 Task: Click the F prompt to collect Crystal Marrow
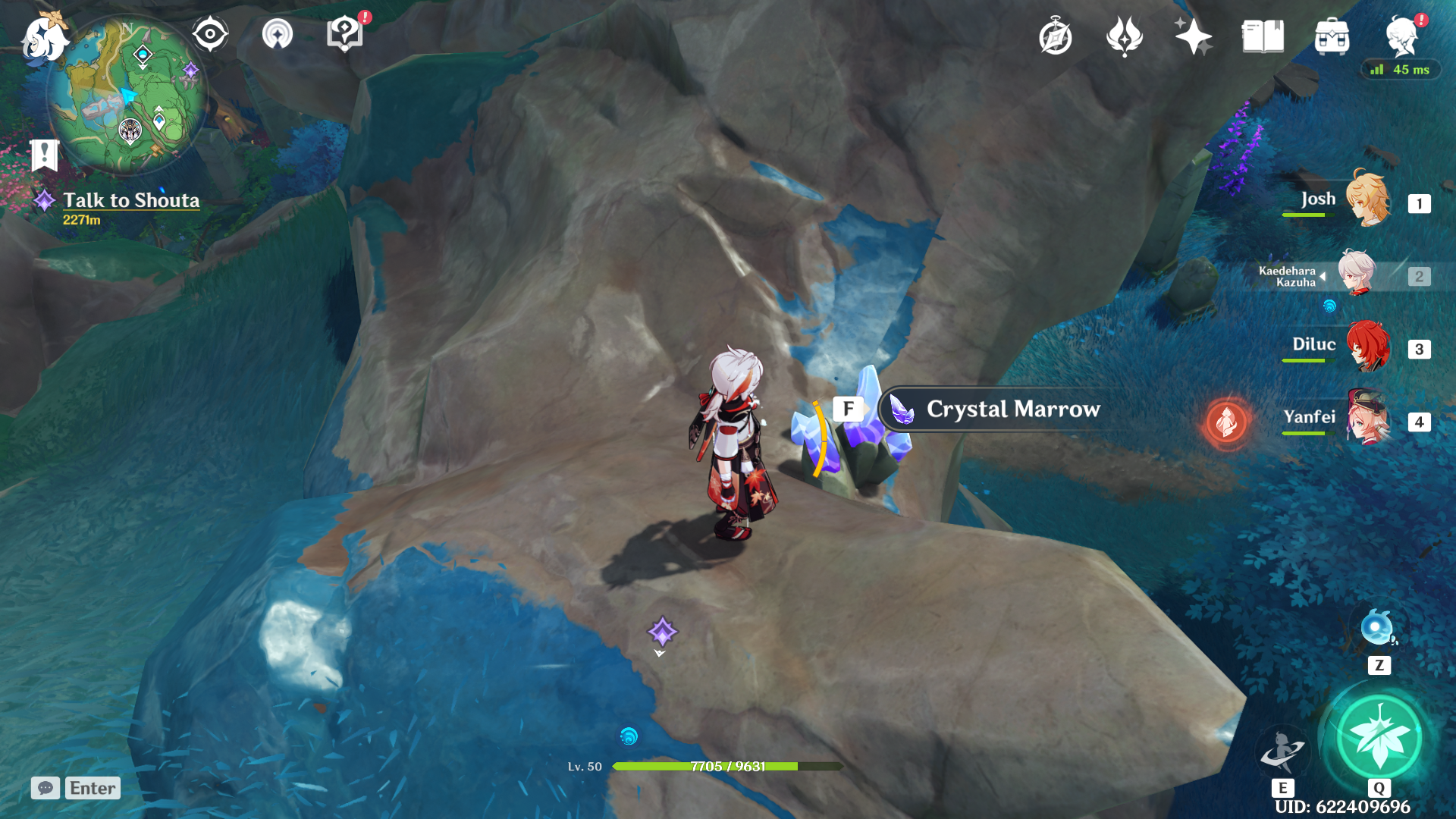pyautogui.click(x=849, y=408)
